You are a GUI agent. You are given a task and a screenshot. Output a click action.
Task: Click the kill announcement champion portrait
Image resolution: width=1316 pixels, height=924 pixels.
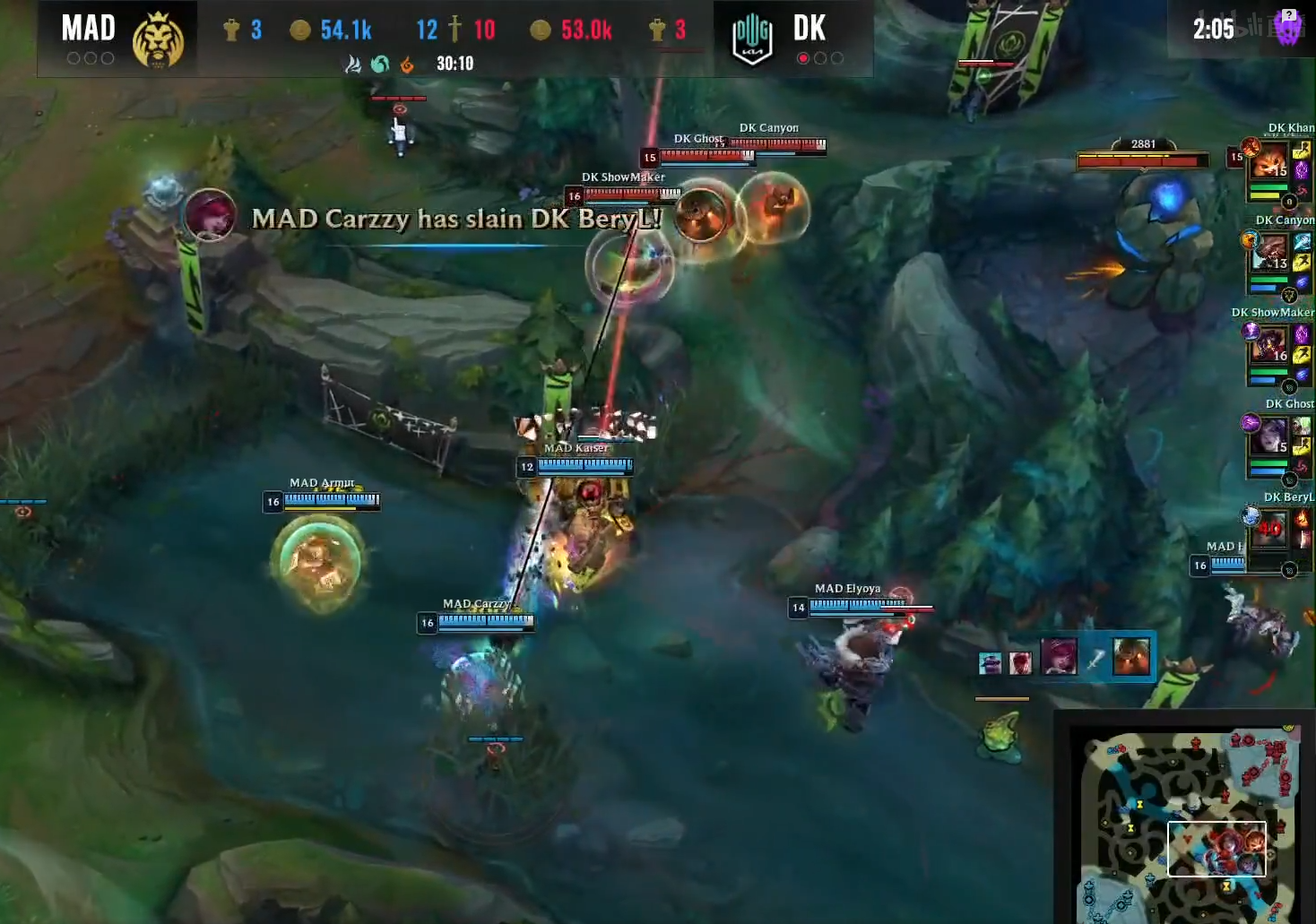coord(210,215)
